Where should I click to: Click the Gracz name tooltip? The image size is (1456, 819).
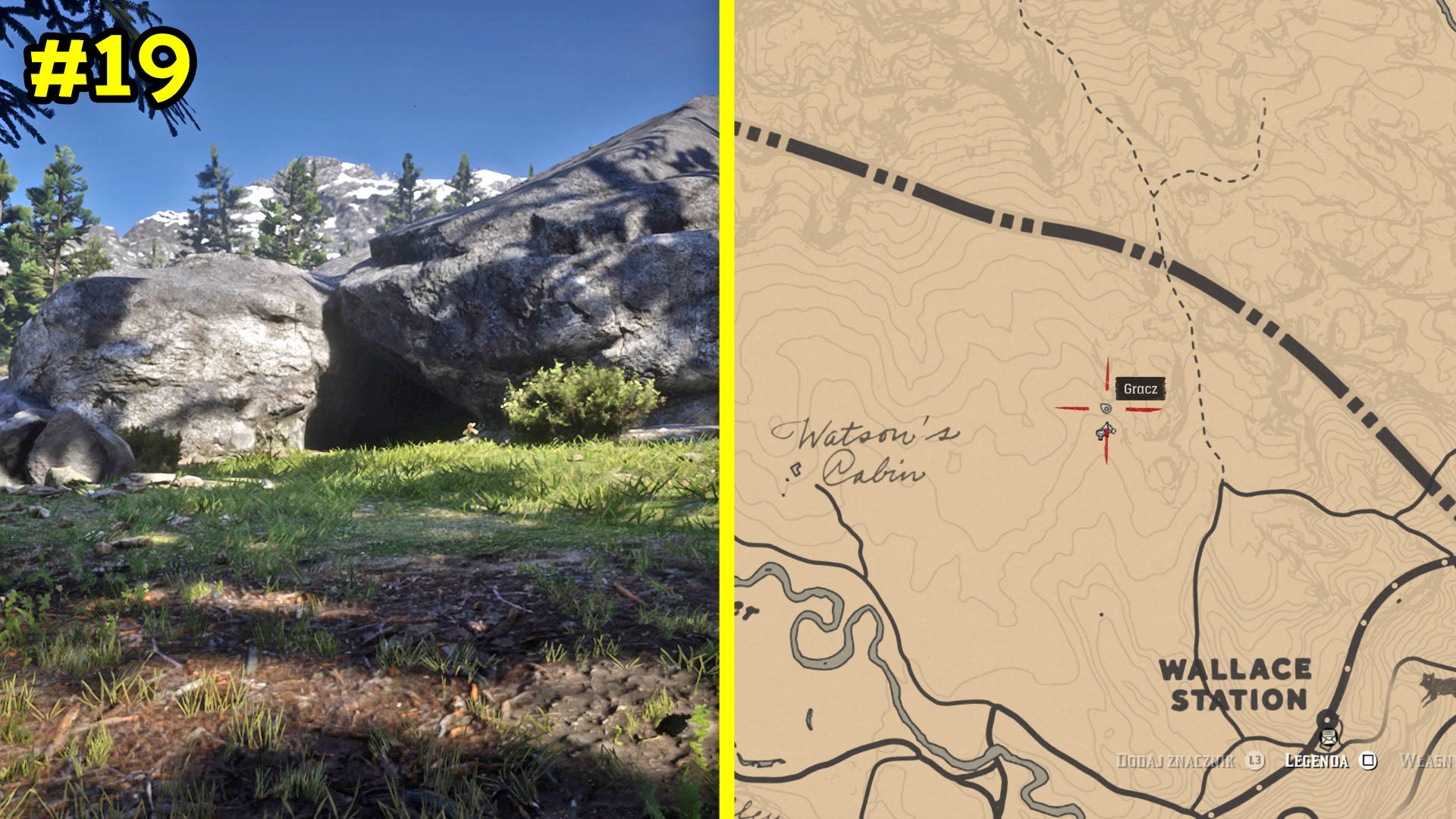coord(1141,388)
